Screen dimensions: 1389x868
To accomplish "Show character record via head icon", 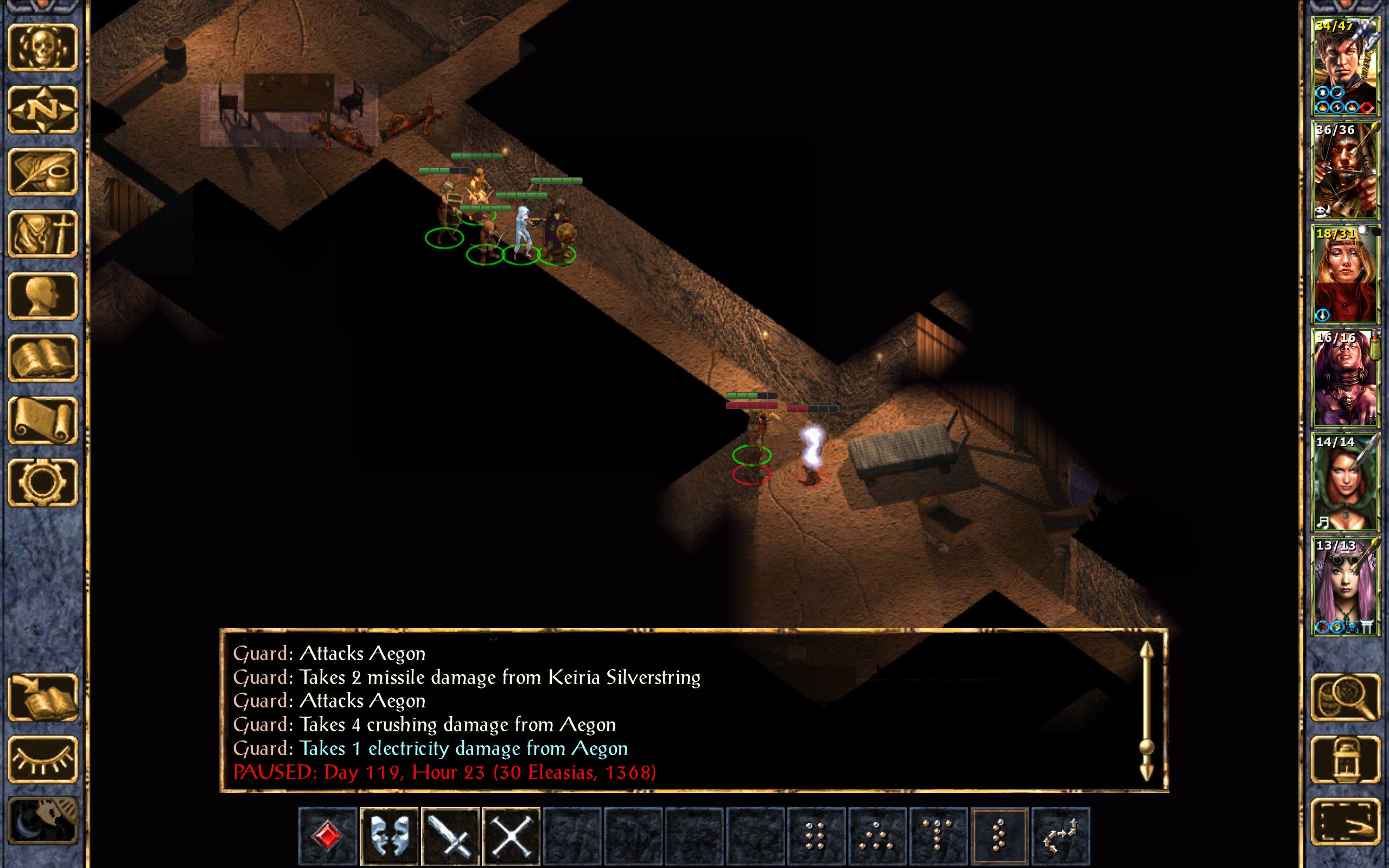I will 42,296.
